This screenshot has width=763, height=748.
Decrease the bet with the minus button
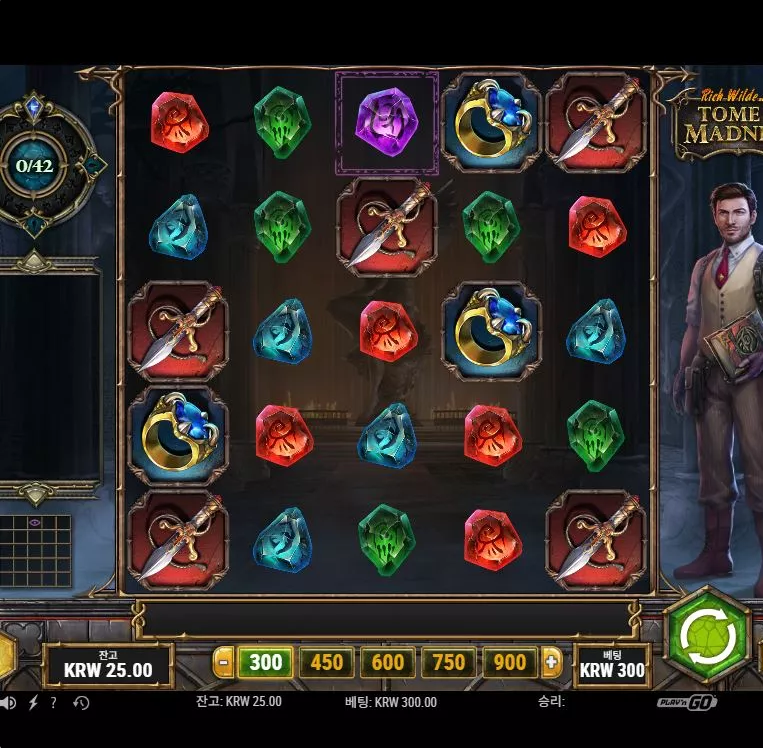pyautogui.click(x=224, y=662)
